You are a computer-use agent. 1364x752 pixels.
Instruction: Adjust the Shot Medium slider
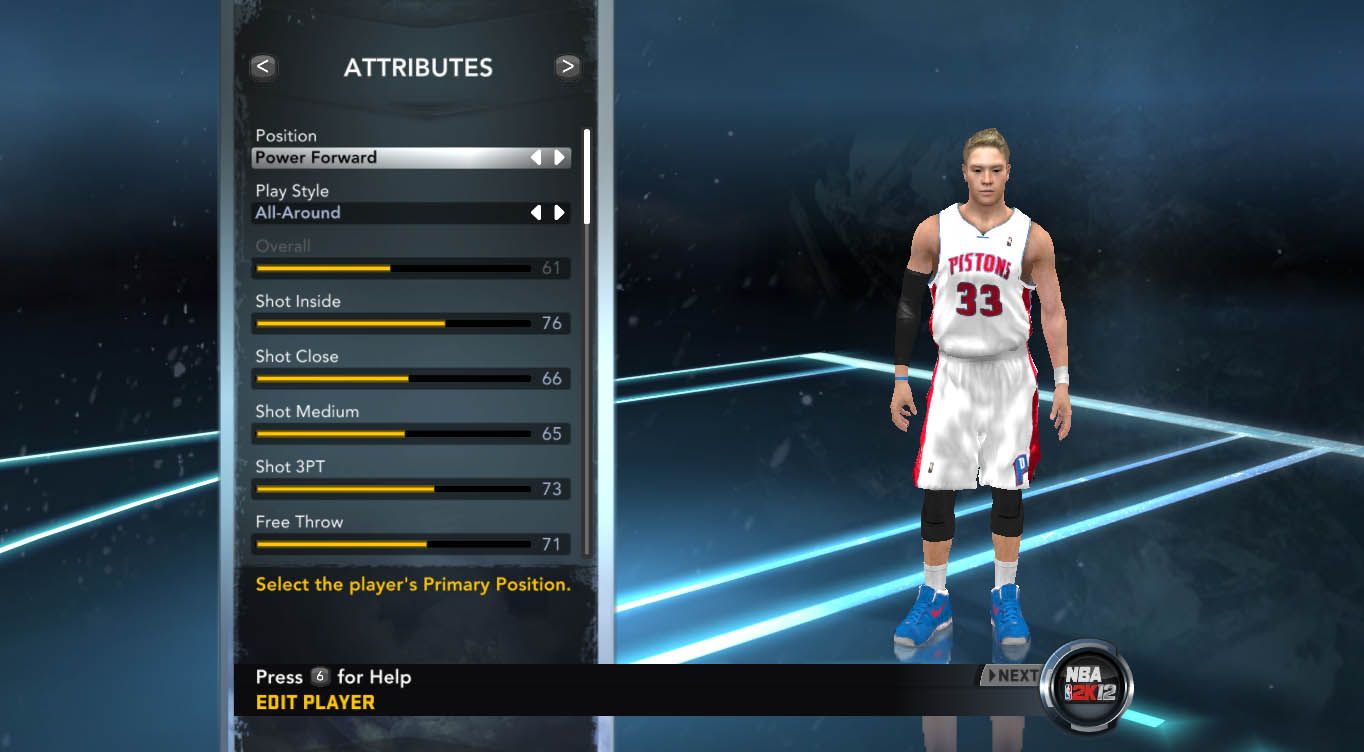point(394,434)
